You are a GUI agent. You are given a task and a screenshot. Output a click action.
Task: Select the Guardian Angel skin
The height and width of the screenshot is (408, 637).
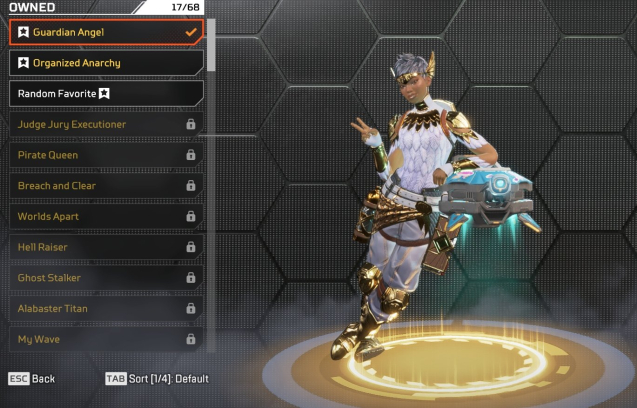(x=106, y=32)
